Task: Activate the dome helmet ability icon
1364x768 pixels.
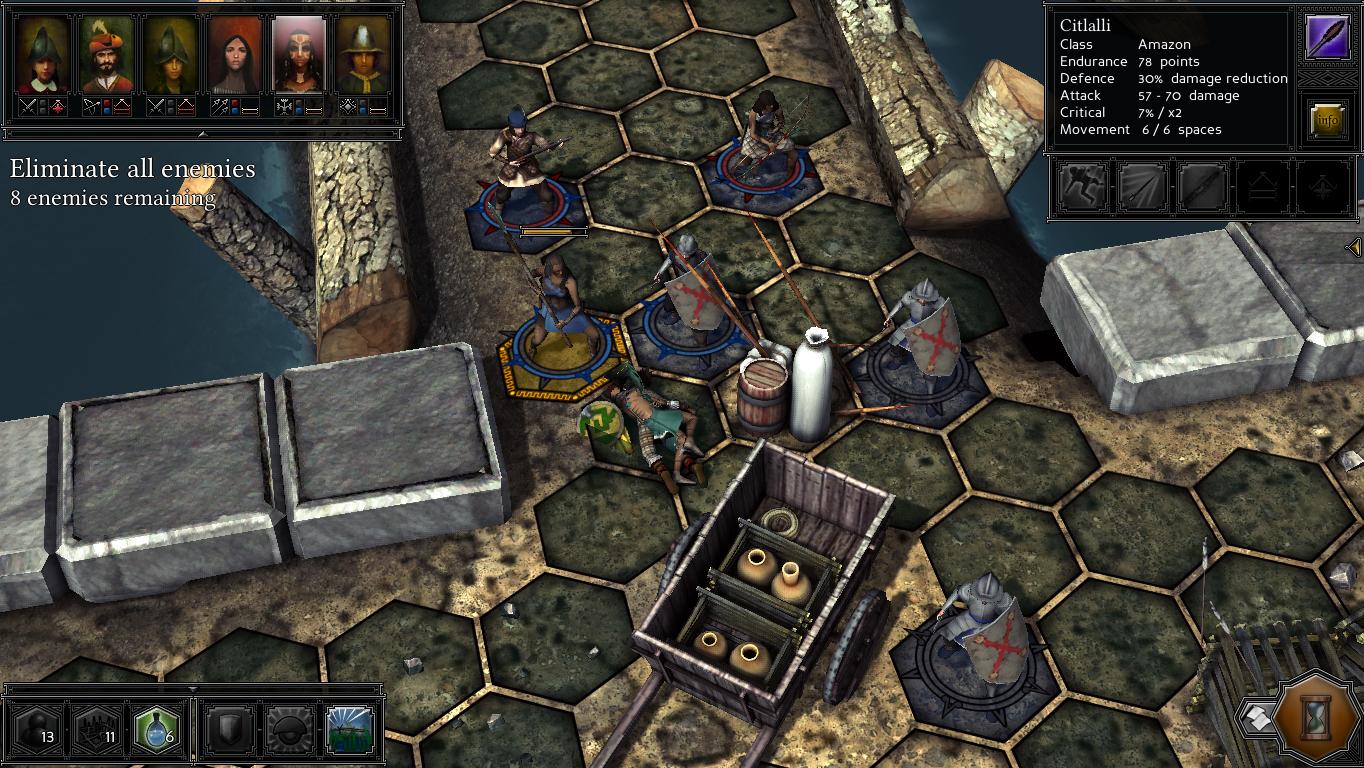Action: [287, 730]
